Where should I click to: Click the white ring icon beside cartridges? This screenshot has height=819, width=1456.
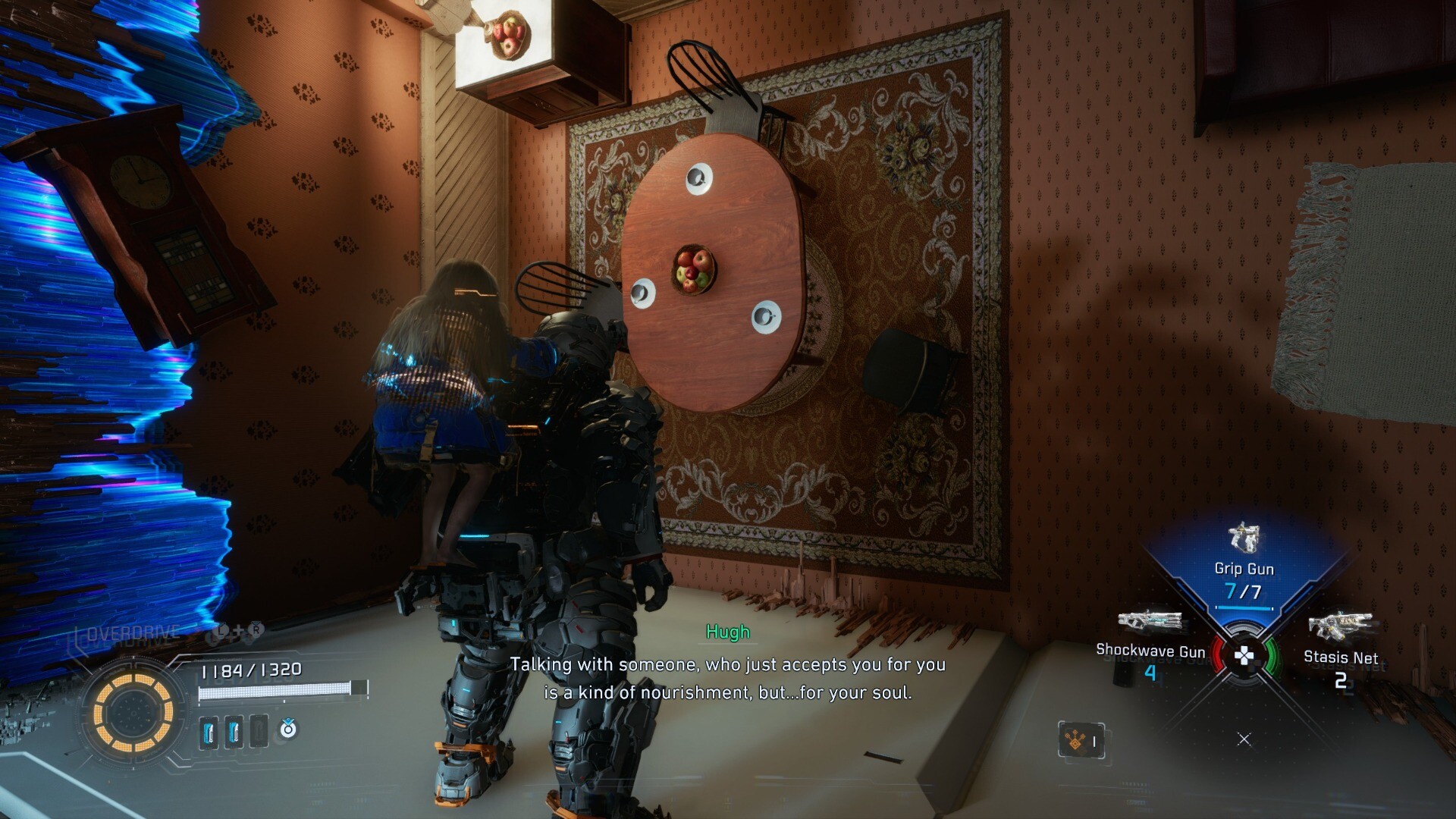(288, 730)
